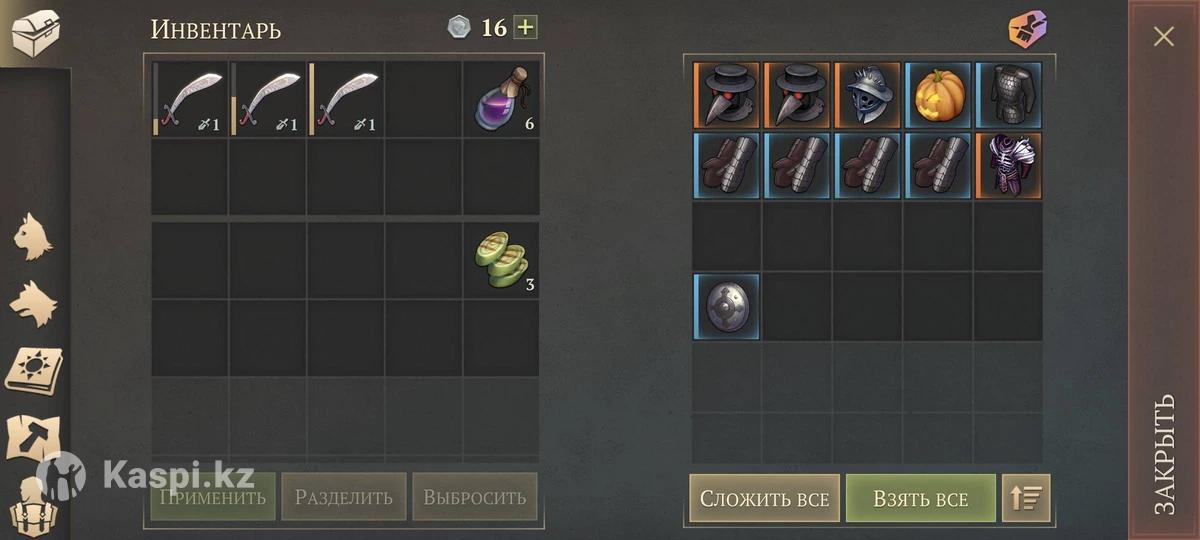
Task: Open the cat pet tab
Action: click(x=33, y=238)
